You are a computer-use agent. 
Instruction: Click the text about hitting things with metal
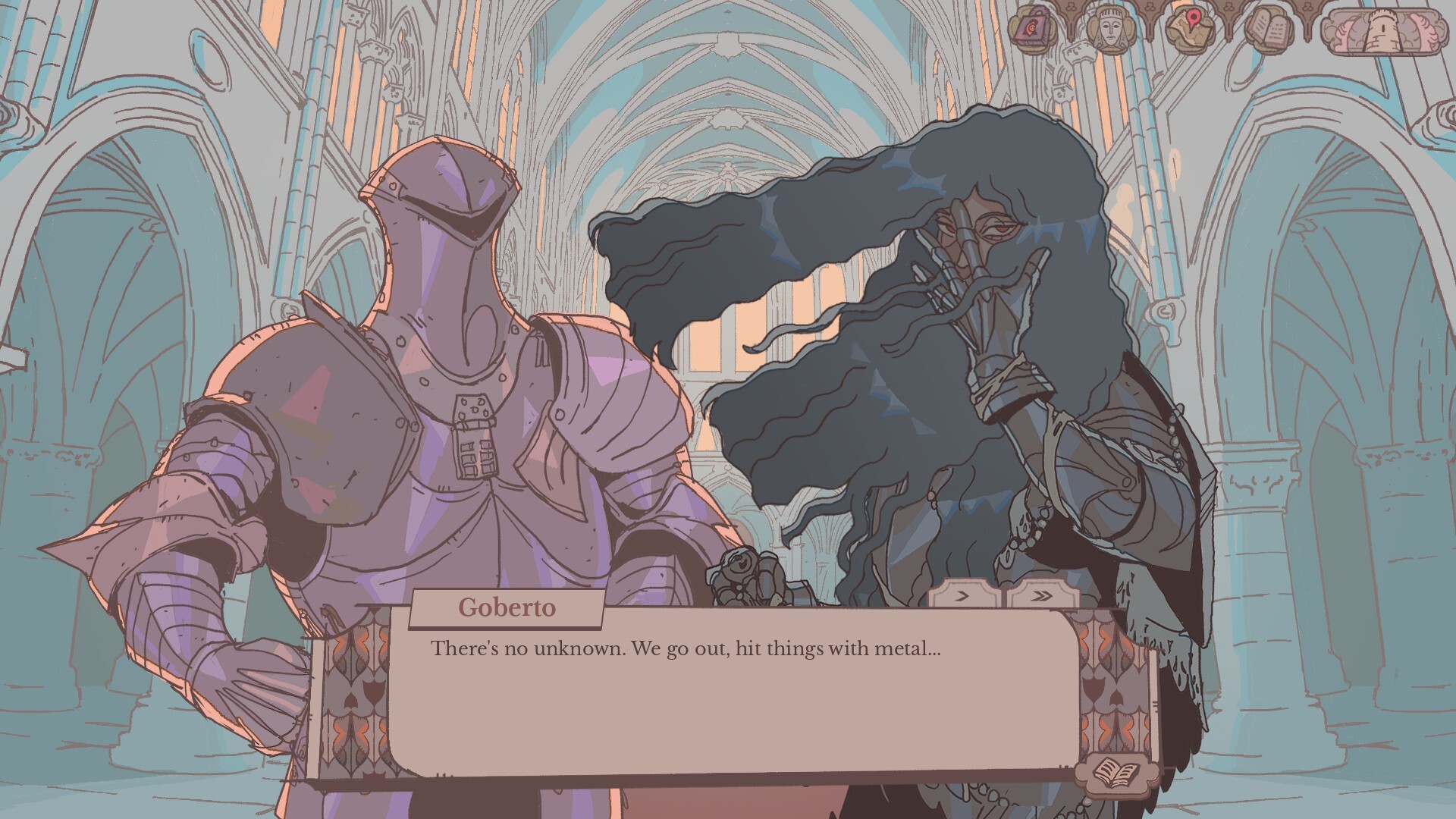[682, 648]
